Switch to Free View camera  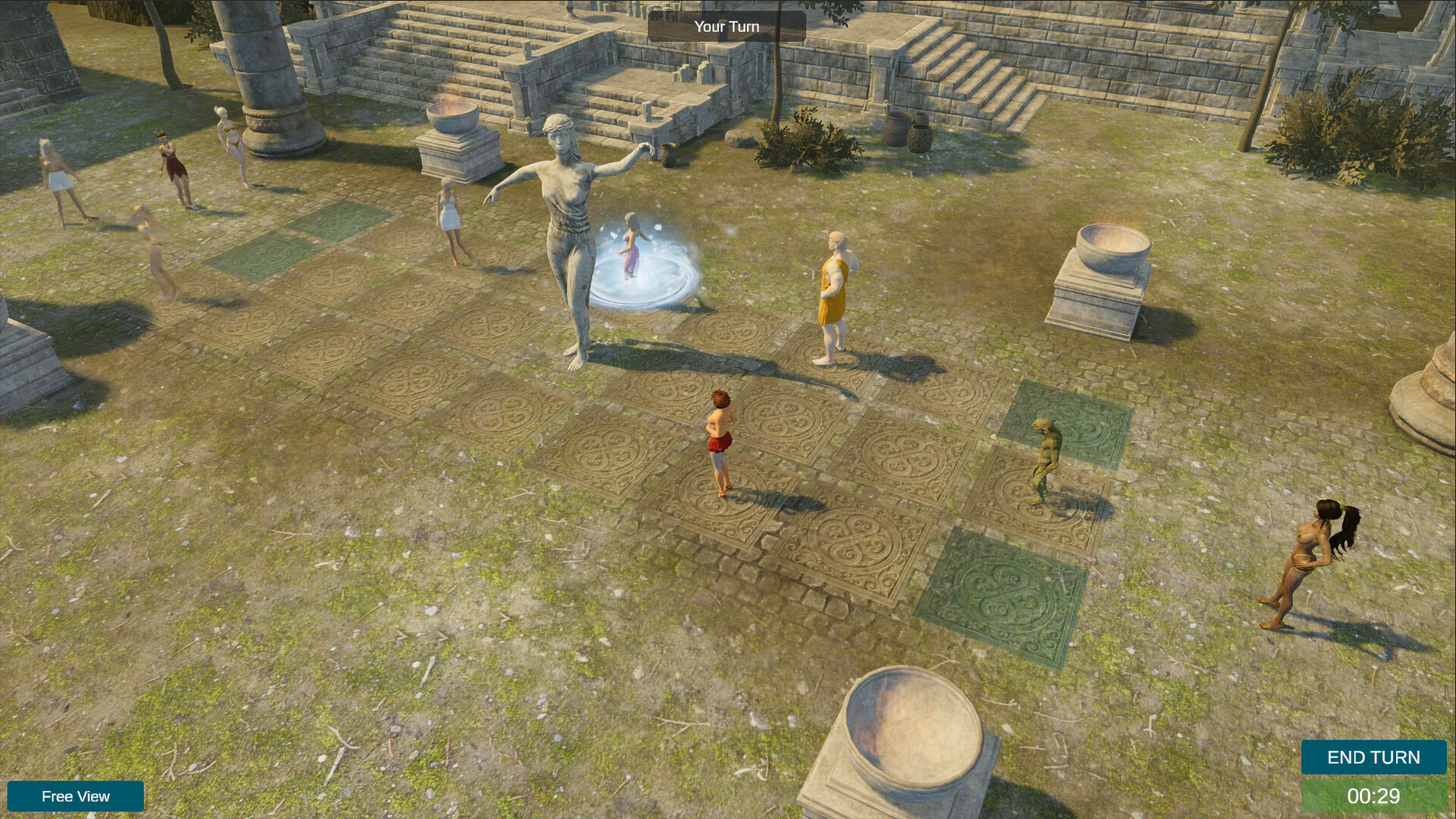click(x=76, y=796)
